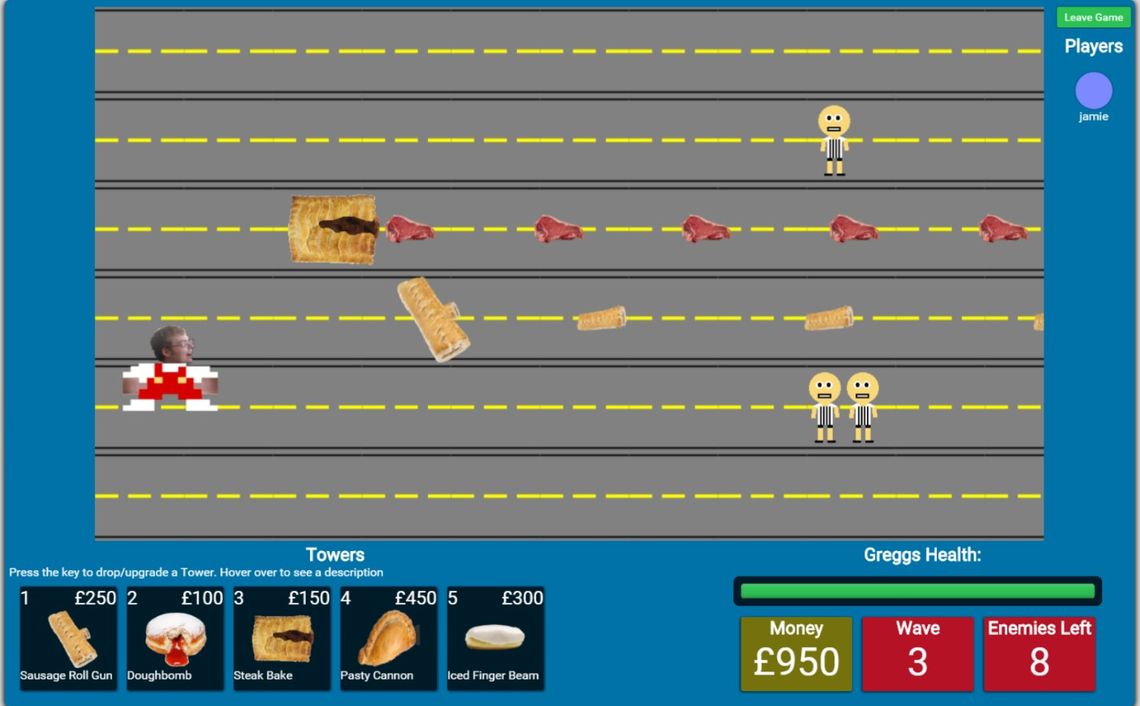Pick the Steak Bake tower
The image size is (1140, 706).
pos(282,638)
